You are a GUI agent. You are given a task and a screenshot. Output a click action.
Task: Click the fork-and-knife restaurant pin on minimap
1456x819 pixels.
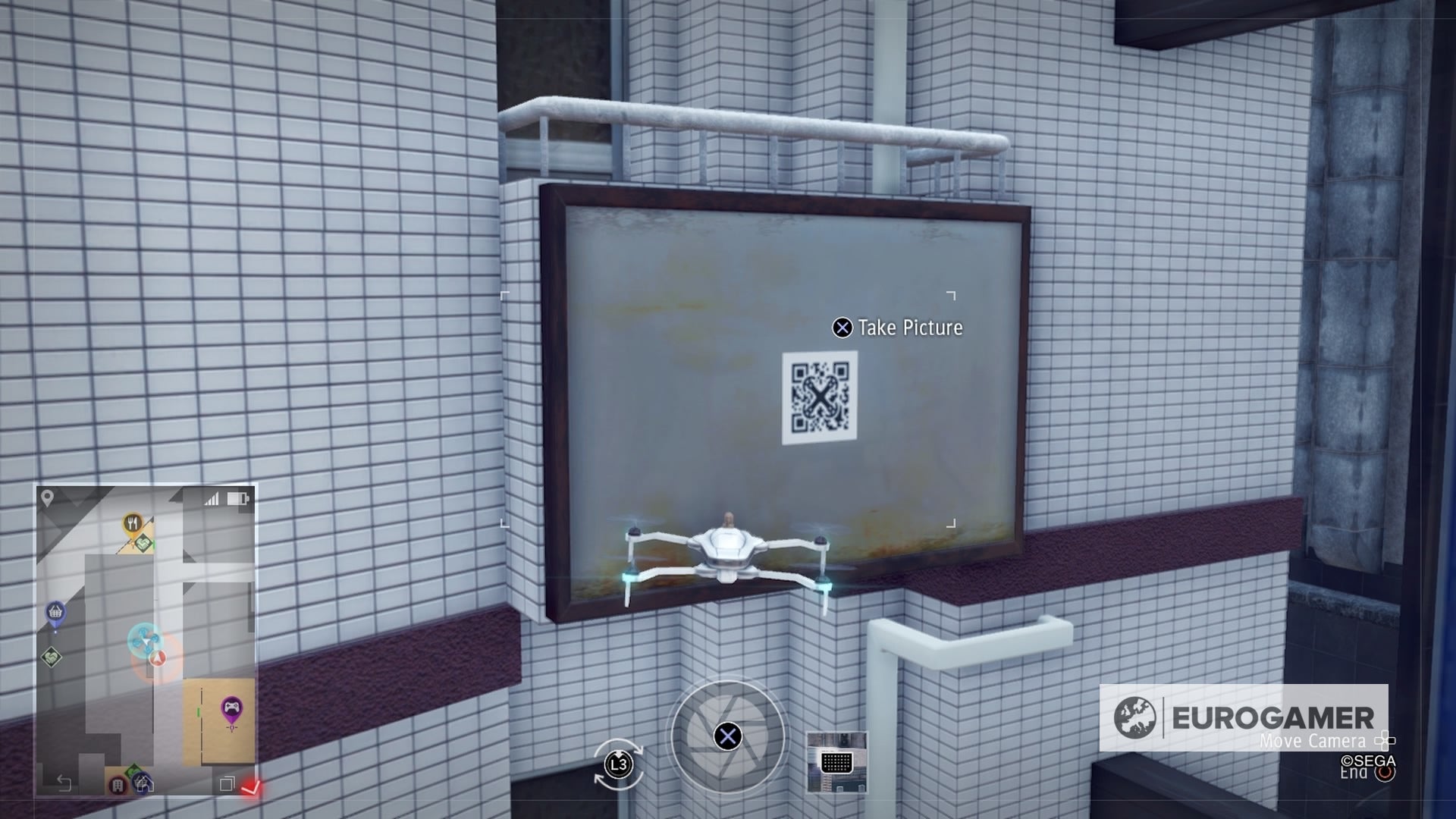(132, 522)
